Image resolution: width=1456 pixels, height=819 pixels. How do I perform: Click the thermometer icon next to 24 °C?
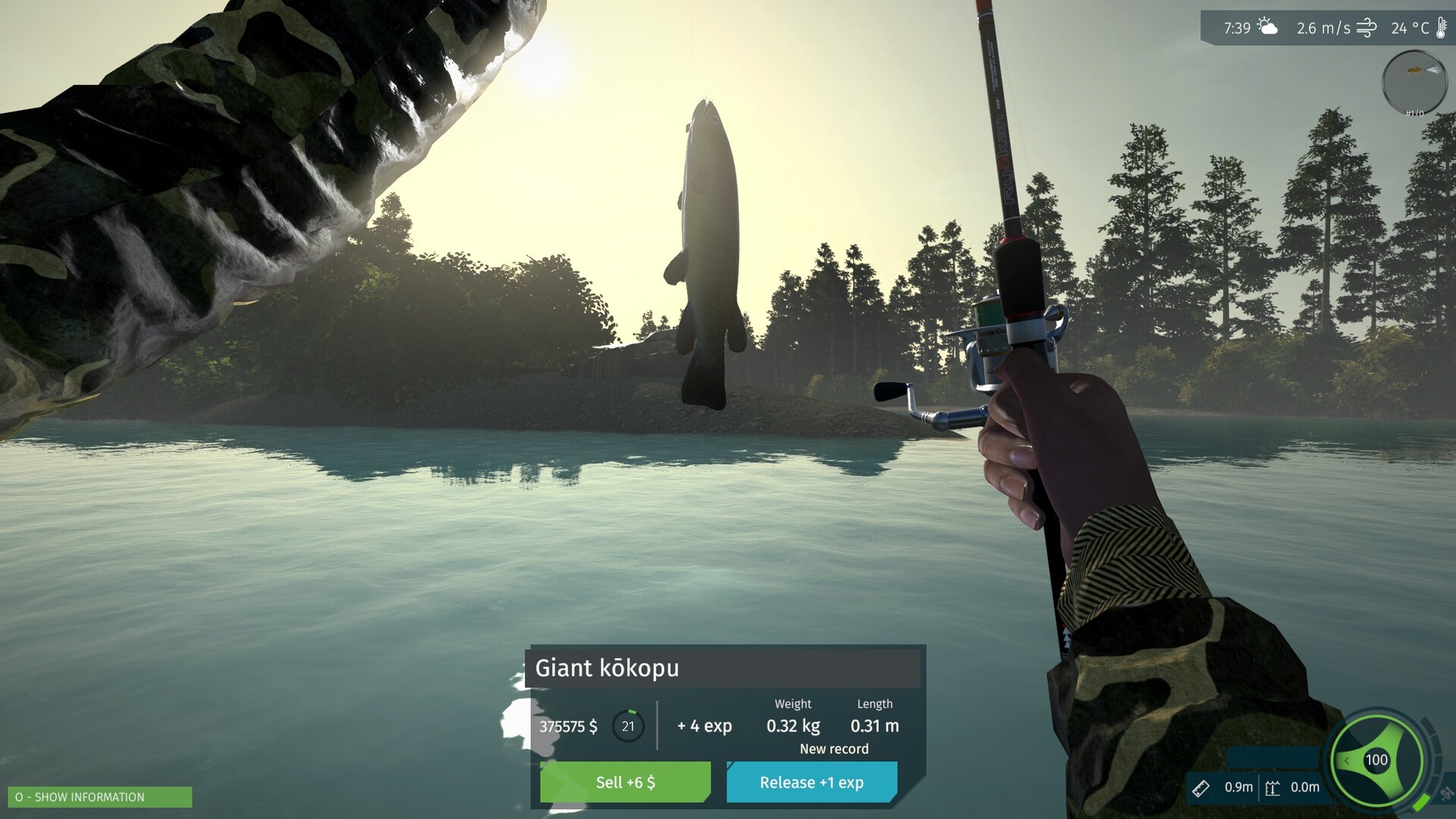(x=1442, y=28)
